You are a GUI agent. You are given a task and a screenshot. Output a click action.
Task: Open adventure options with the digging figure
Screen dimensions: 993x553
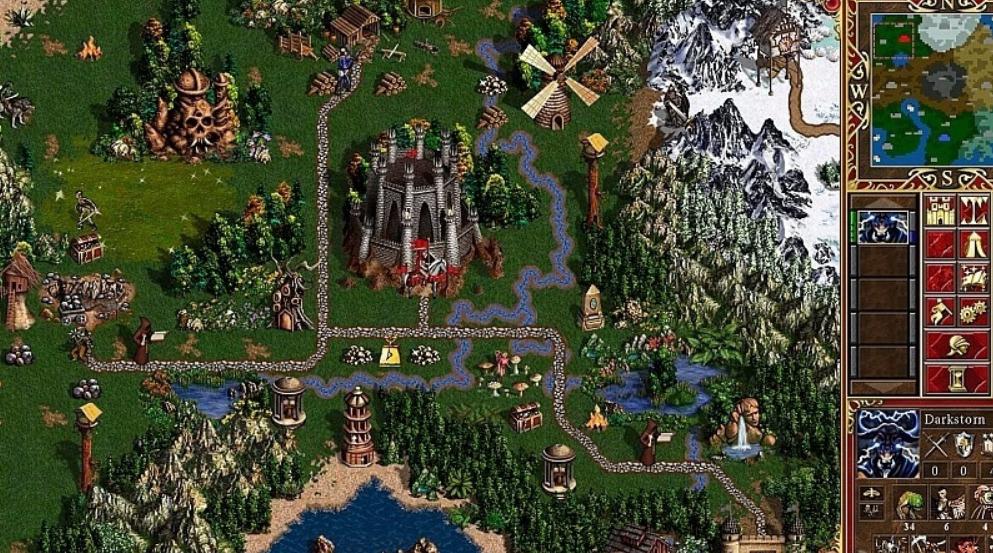coord(939,312)
